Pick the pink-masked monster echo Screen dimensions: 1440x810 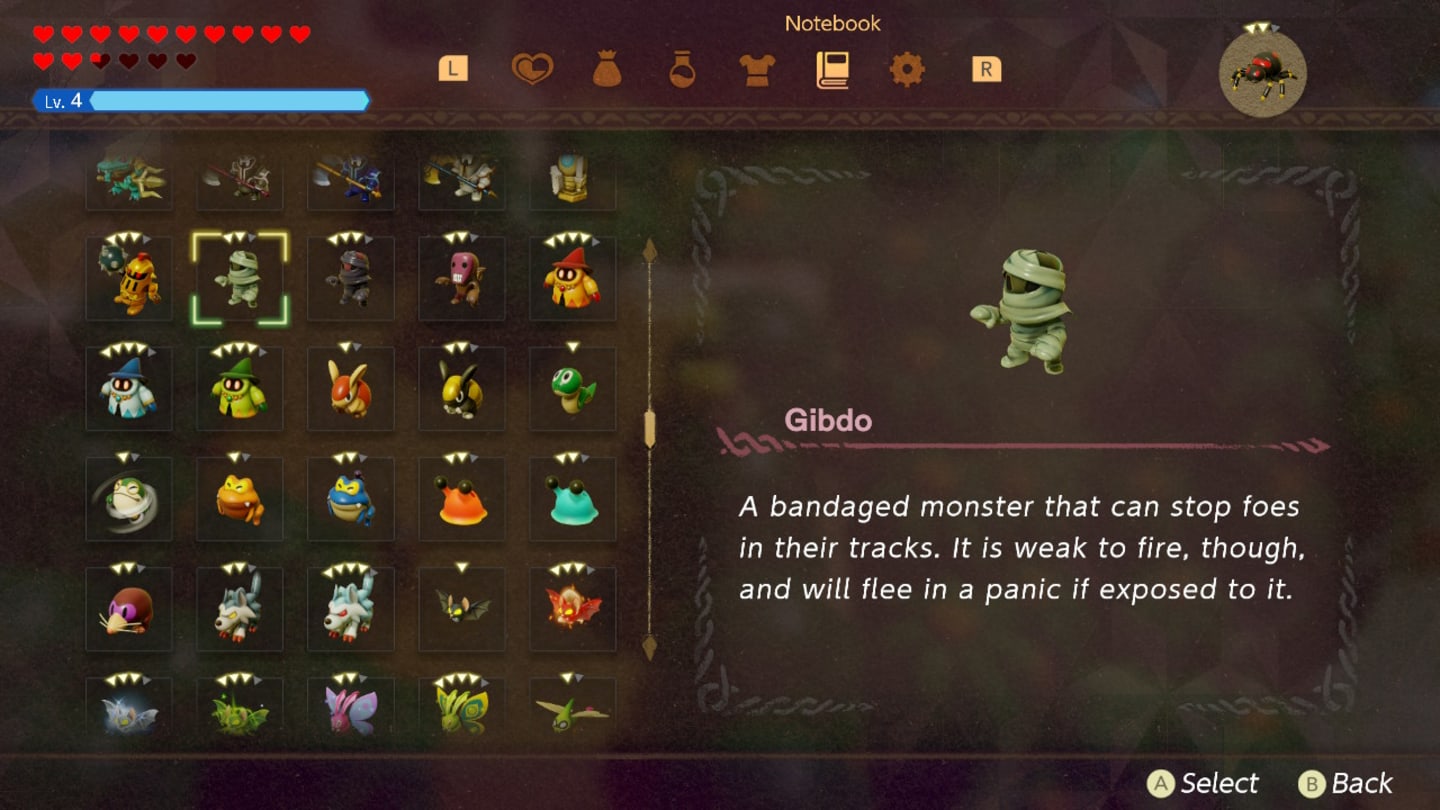[461, 279]
